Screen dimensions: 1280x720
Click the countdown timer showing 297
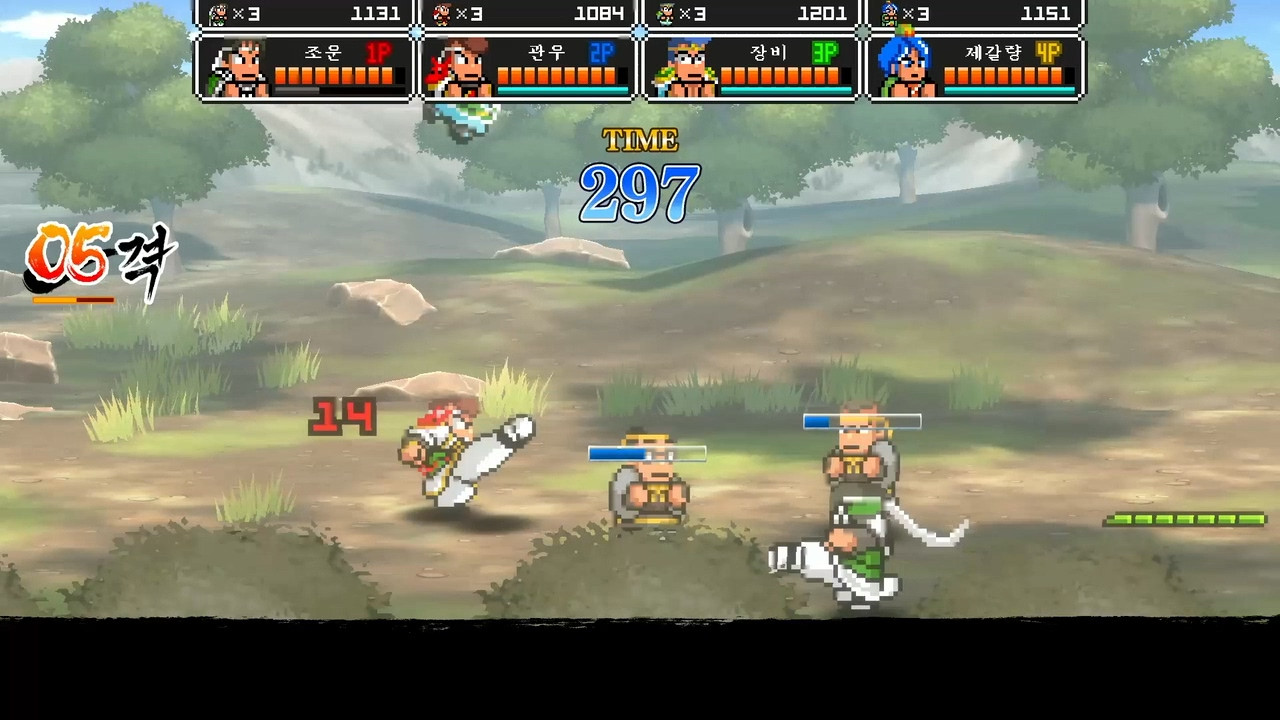pos(641,192)
